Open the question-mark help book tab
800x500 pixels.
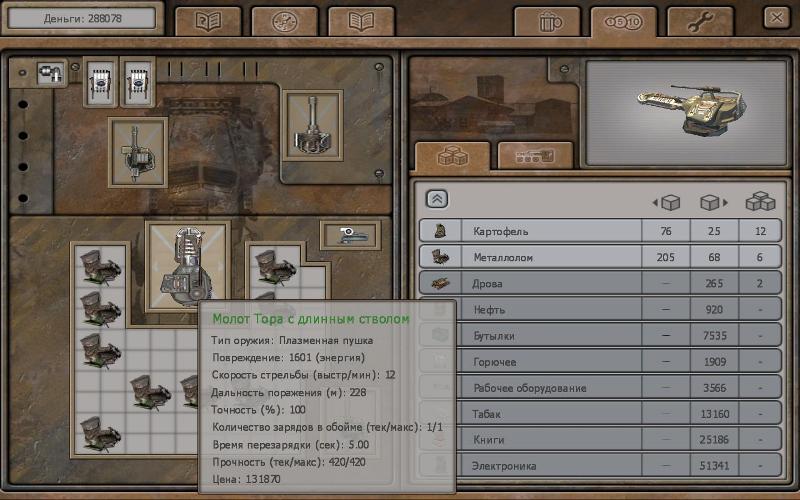(208, 21)
